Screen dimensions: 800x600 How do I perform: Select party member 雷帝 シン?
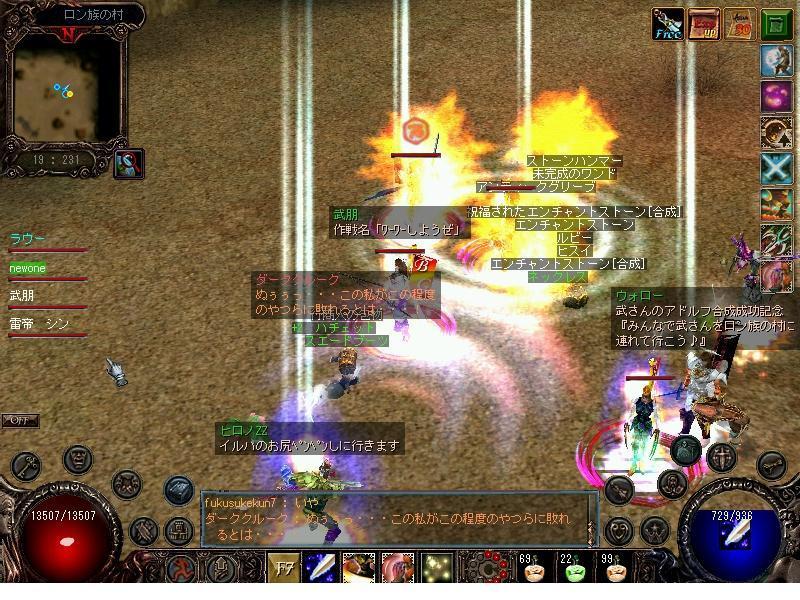click(x=40, y=324)
